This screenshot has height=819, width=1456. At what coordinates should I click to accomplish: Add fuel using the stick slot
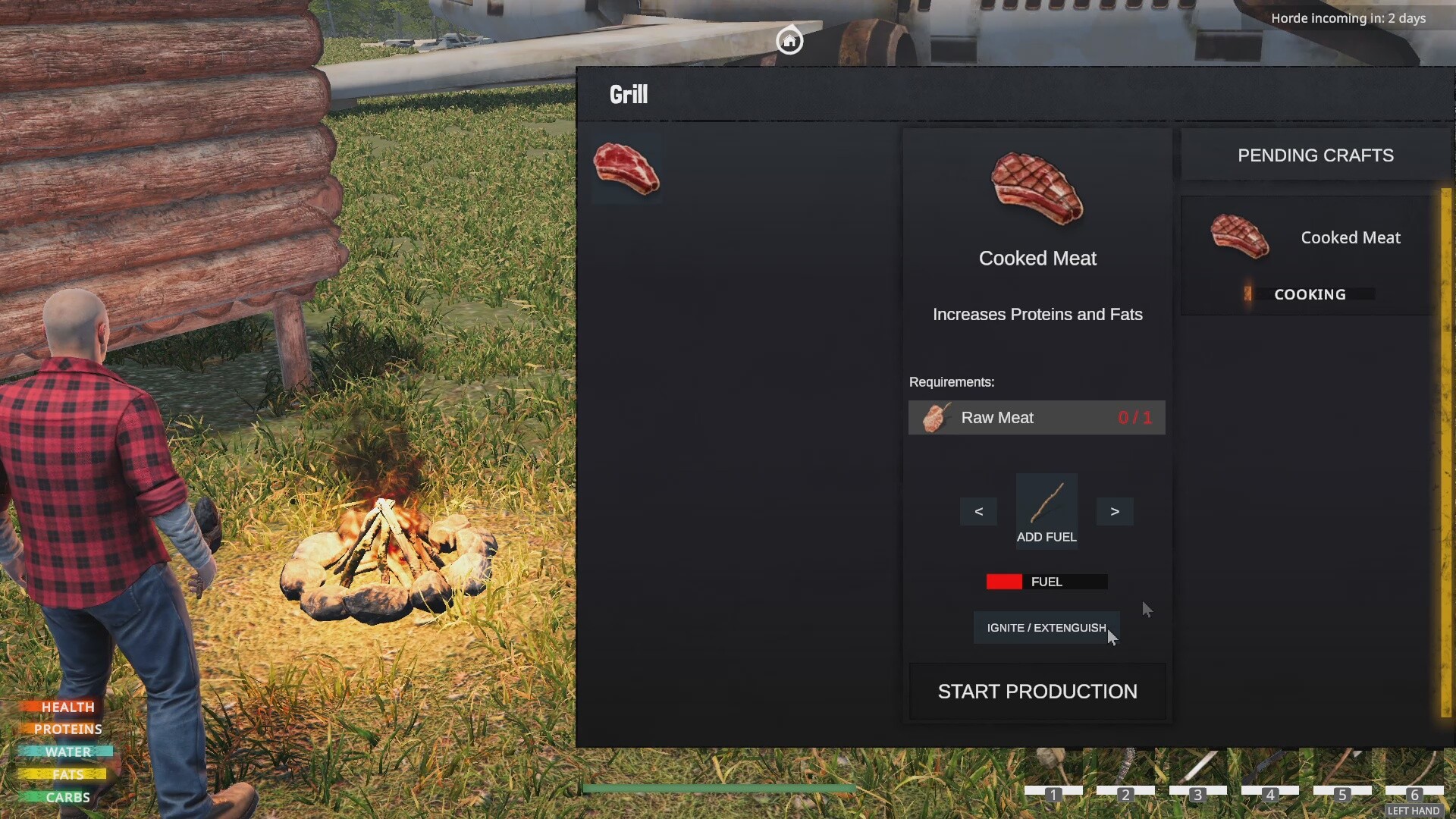point(1046,510)
